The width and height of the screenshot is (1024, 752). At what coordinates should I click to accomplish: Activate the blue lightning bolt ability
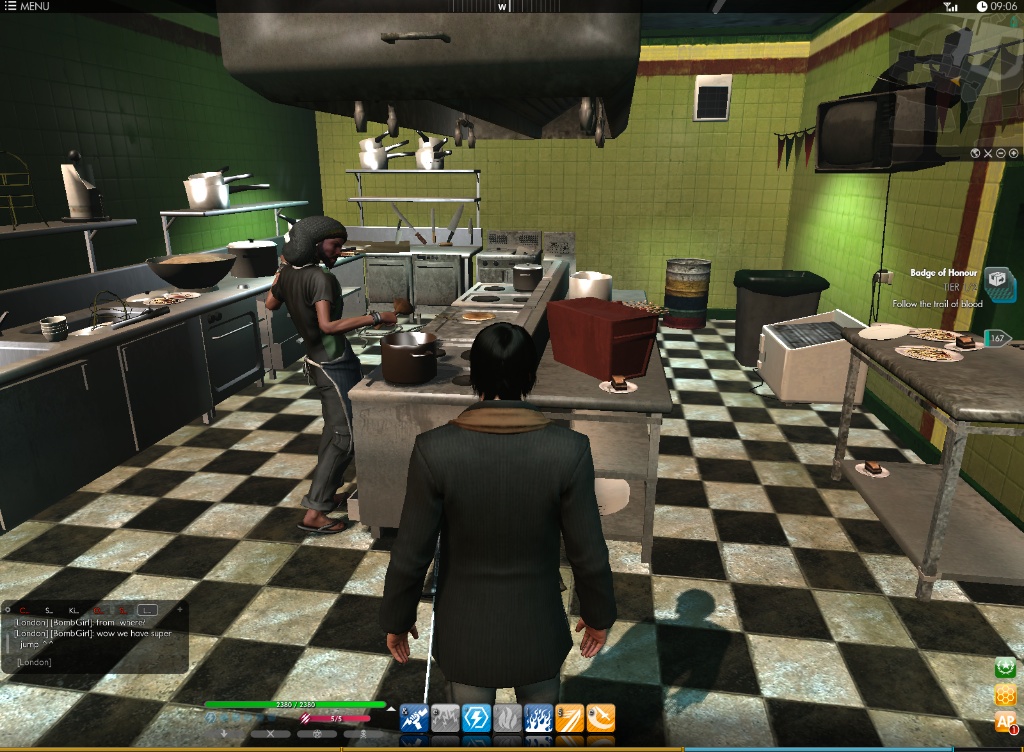[476, 717]
